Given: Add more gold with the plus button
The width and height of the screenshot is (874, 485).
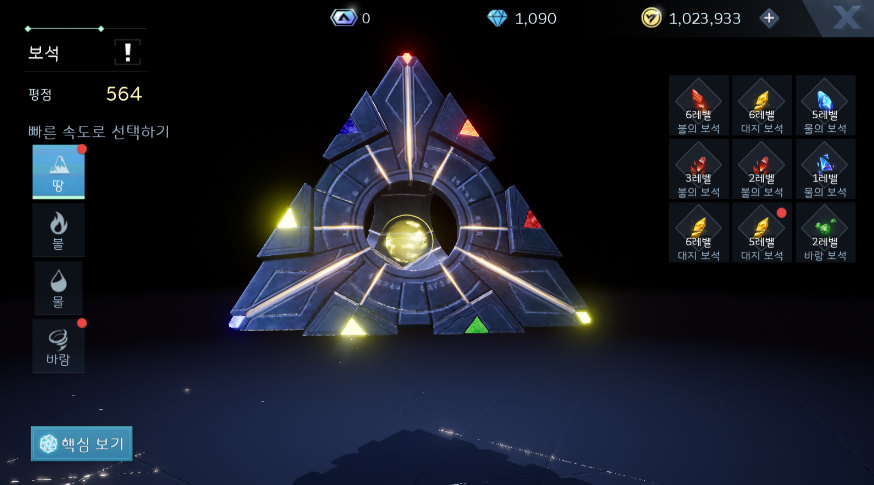Looking at the screenshot, I should click(x=768, y=18).
